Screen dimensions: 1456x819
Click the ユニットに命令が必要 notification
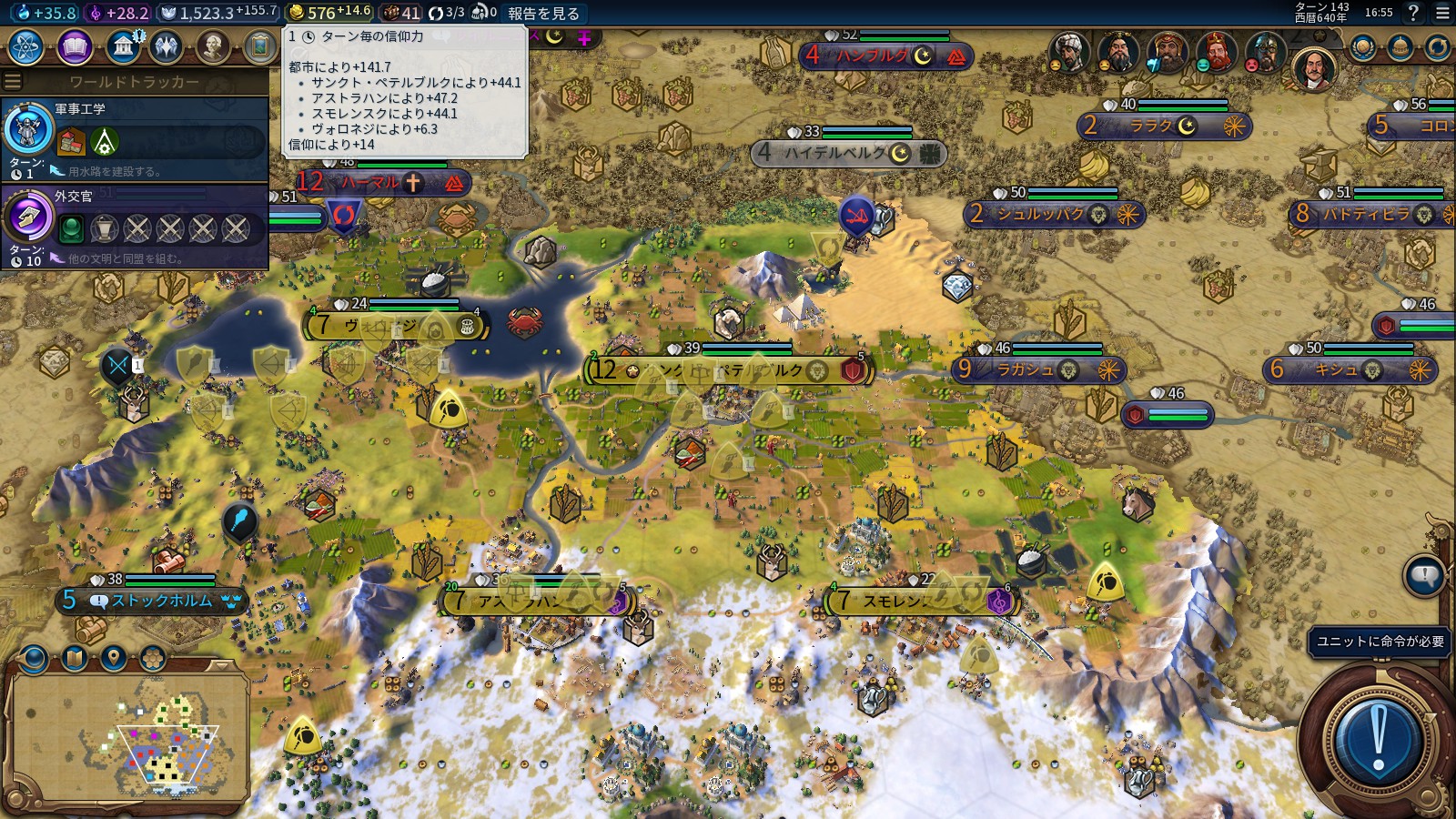tap(1380, 641)
